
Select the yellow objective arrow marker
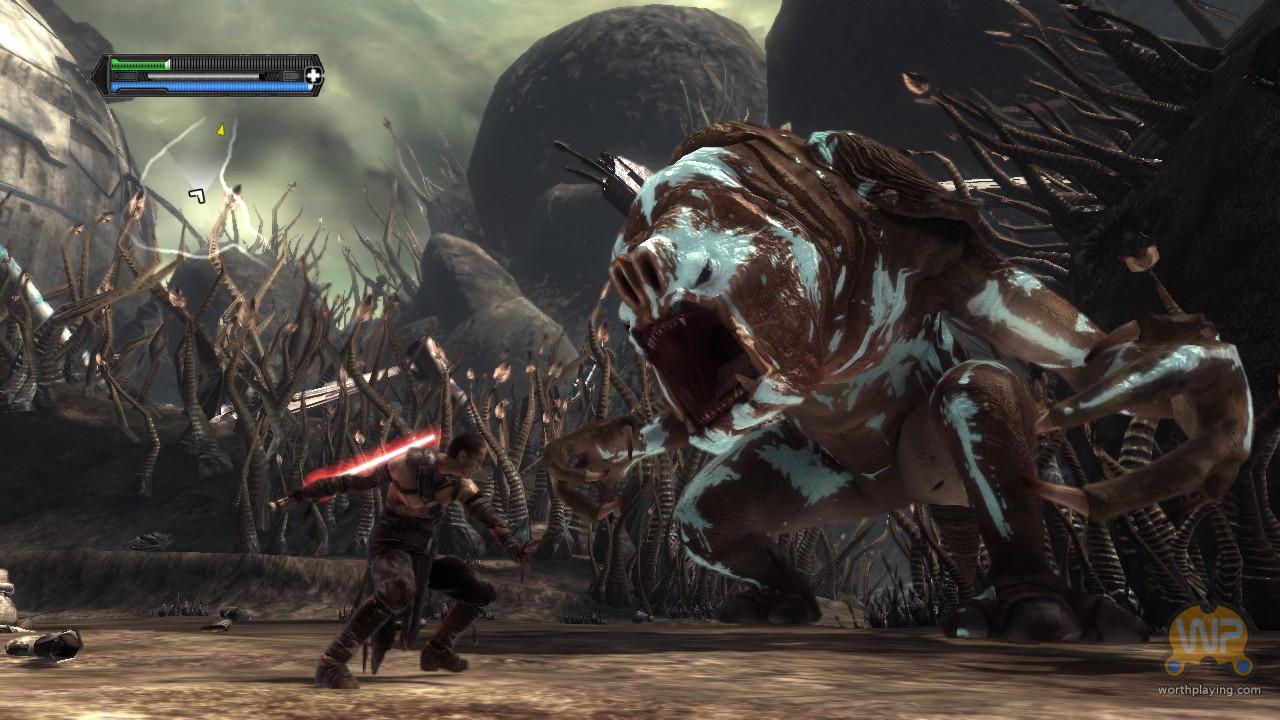click(220, 129)
